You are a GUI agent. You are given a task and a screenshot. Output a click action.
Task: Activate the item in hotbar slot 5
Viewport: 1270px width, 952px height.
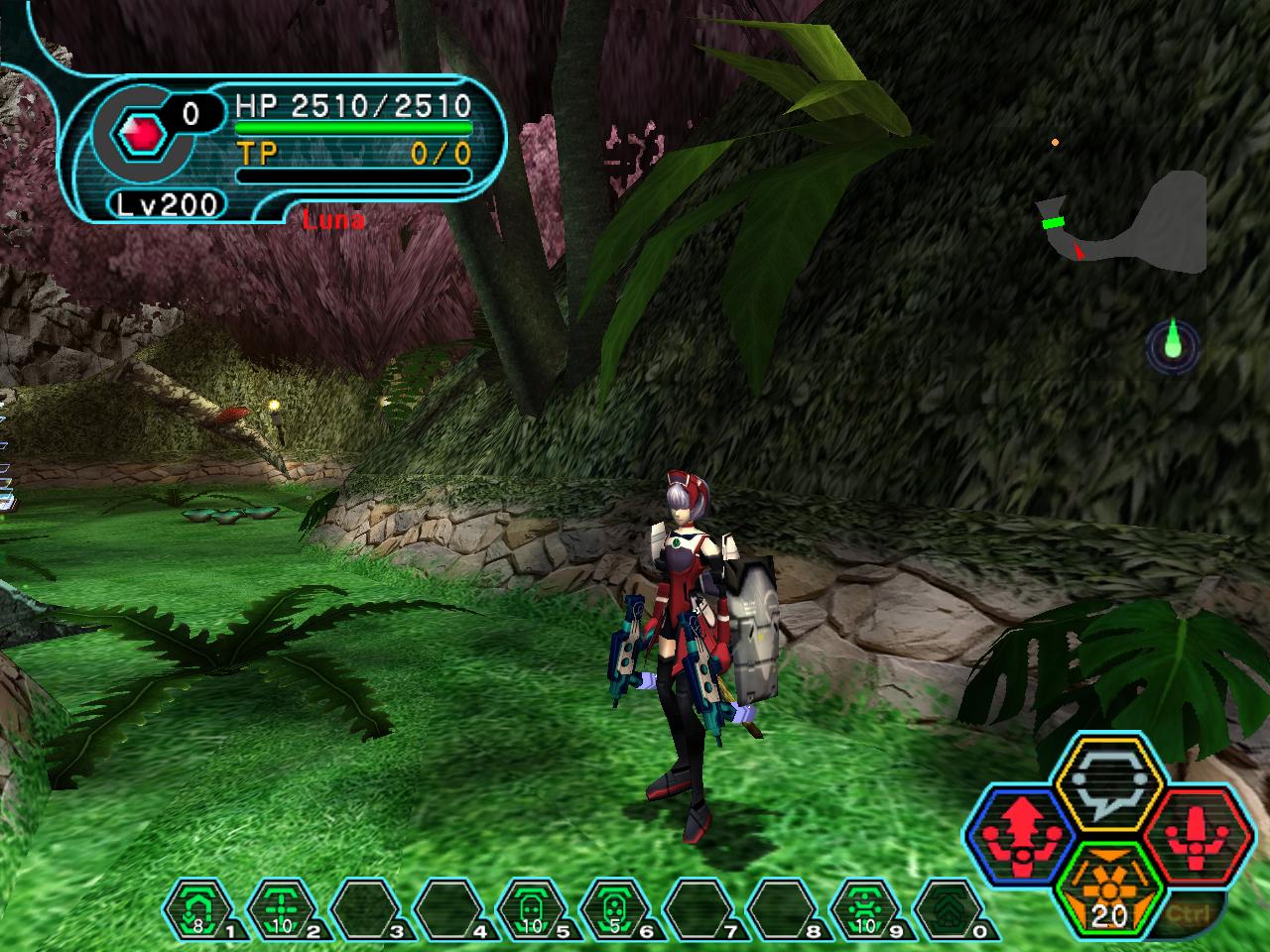(x=531, y=907)
